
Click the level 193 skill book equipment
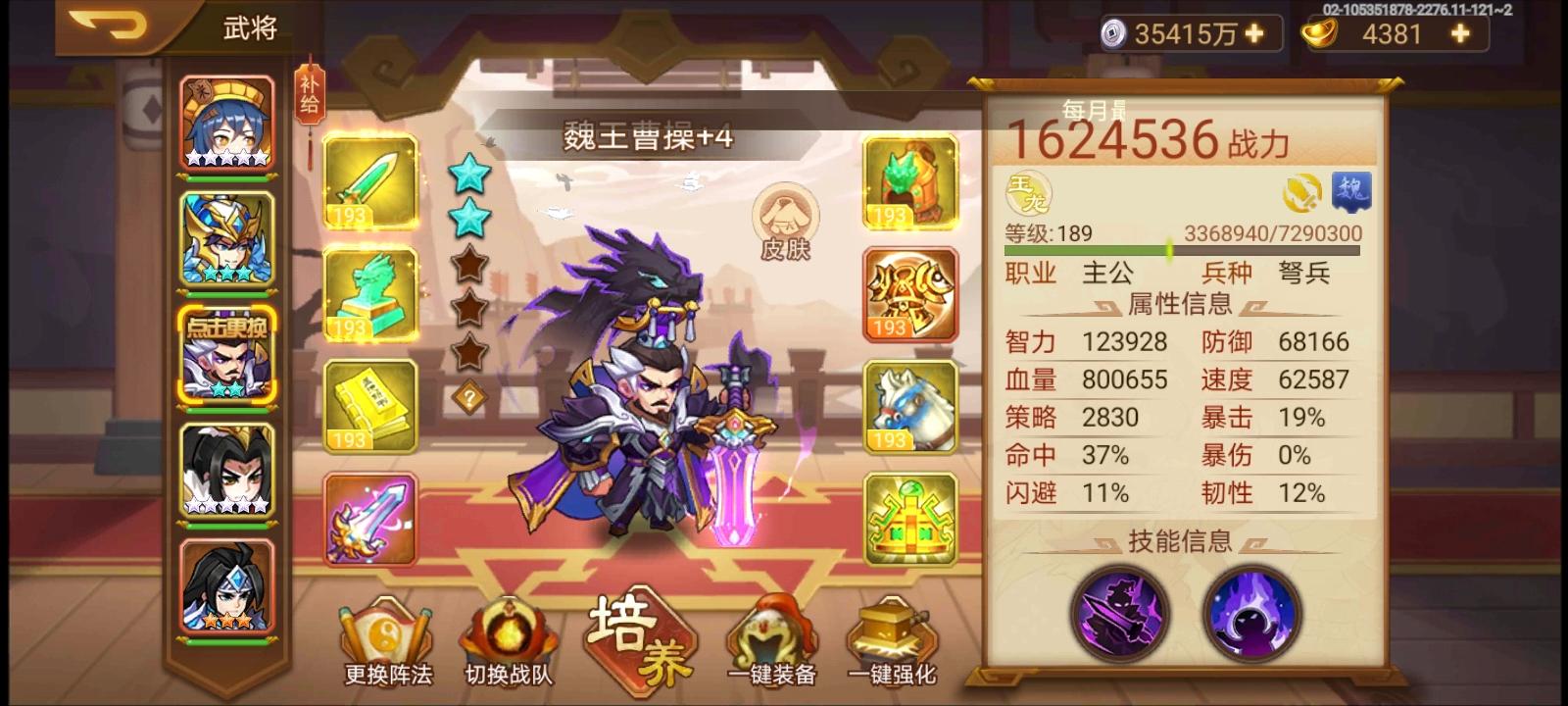368,406
